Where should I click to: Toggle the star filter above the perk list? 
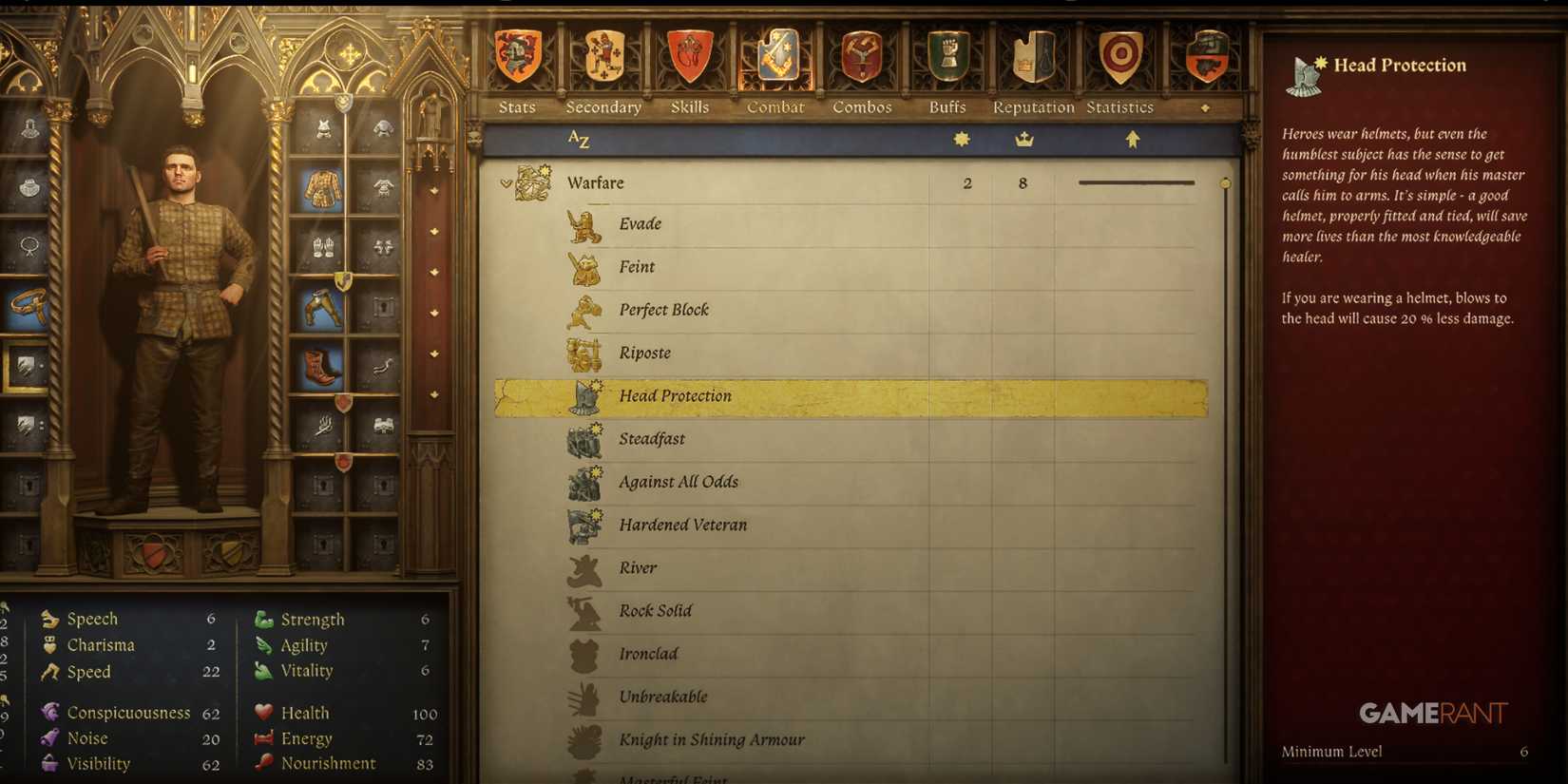pyautogui.click(x=963, y=138)
